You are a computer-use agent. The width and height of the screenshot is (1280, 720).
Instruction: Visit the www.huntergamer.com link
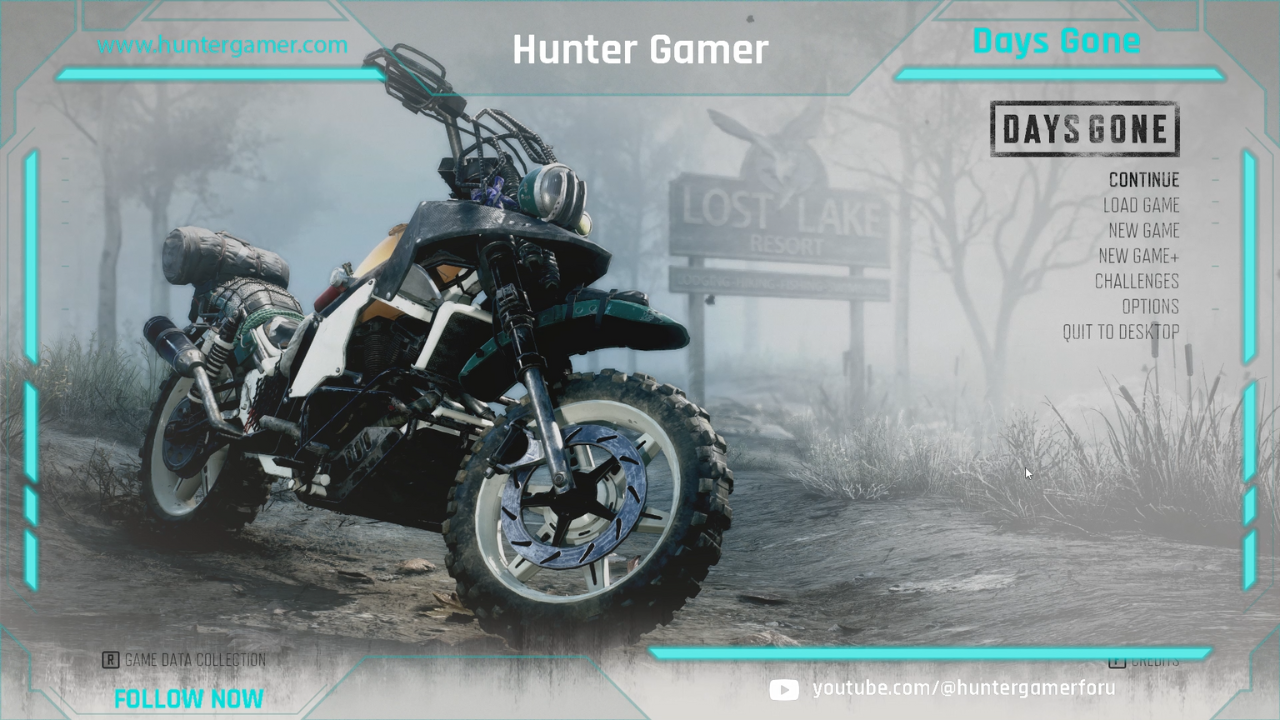click(222, 45)
